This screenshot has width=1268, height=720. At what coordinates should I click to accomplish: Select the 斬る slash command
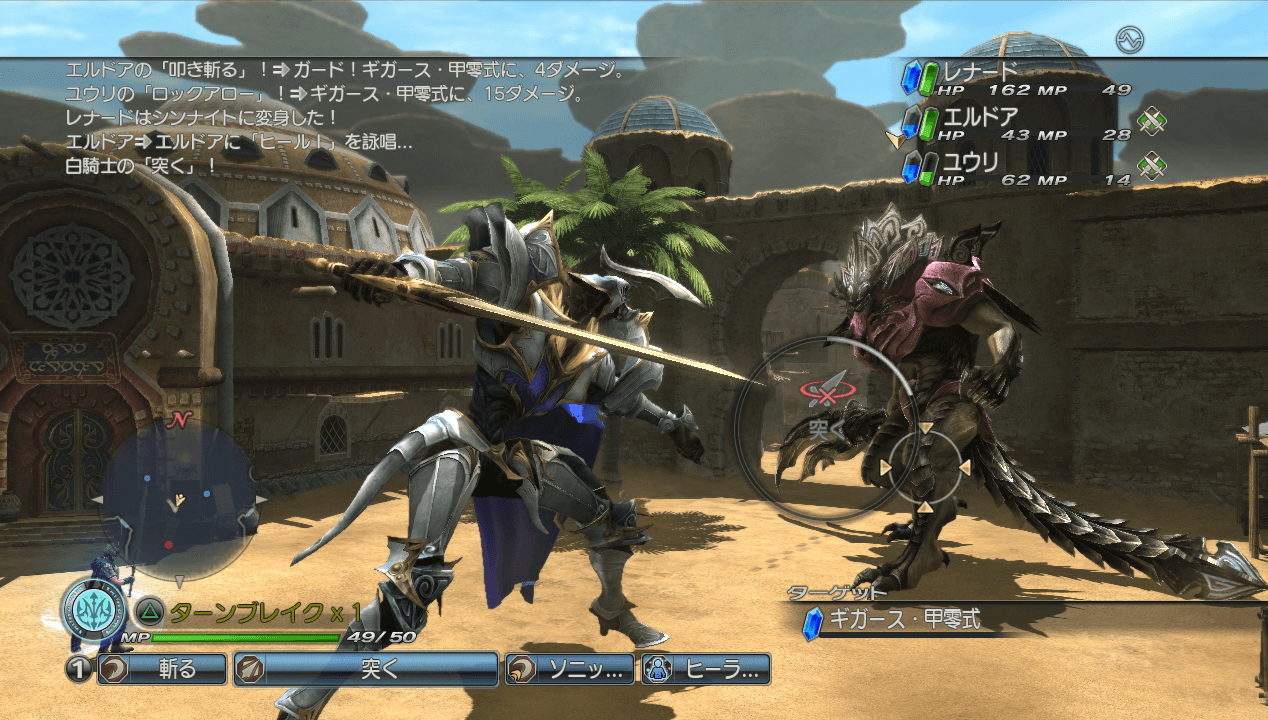click(162, 669)
